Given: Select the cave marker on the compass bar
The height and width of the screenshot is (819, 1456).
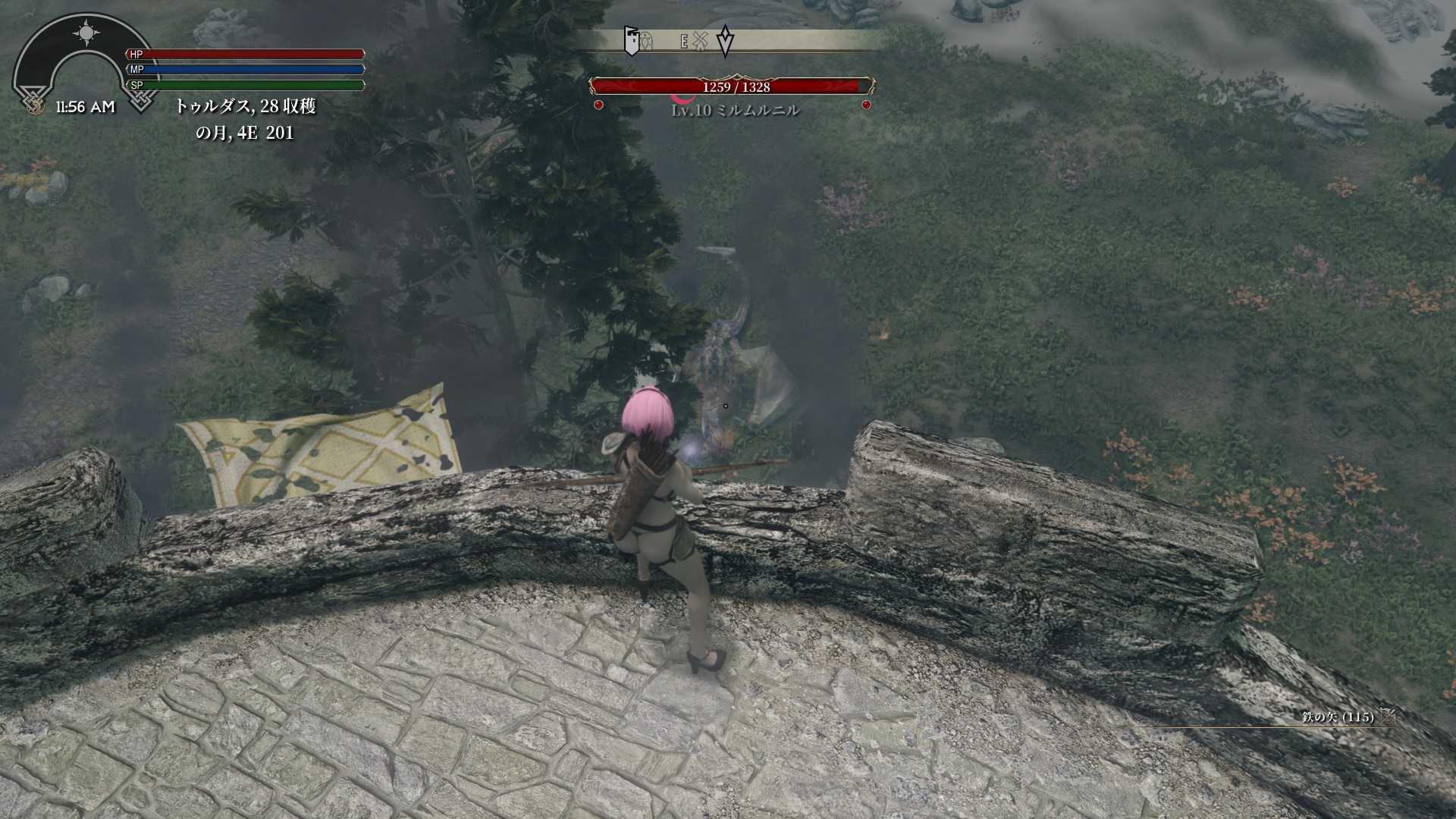Looking at the screenshot, I should click(647, 42).
